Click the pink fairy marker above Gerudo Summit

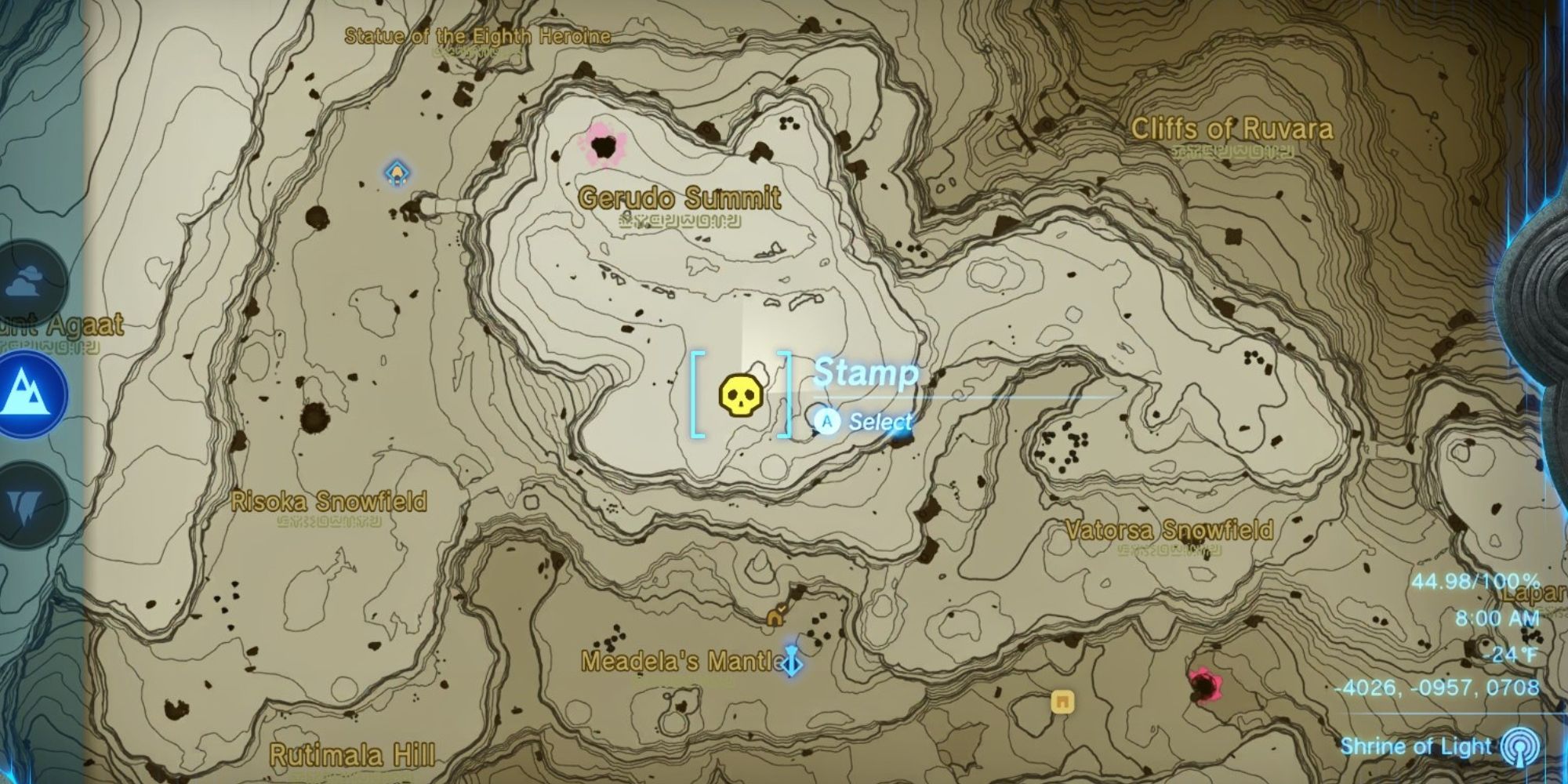[x=604, y=144]
